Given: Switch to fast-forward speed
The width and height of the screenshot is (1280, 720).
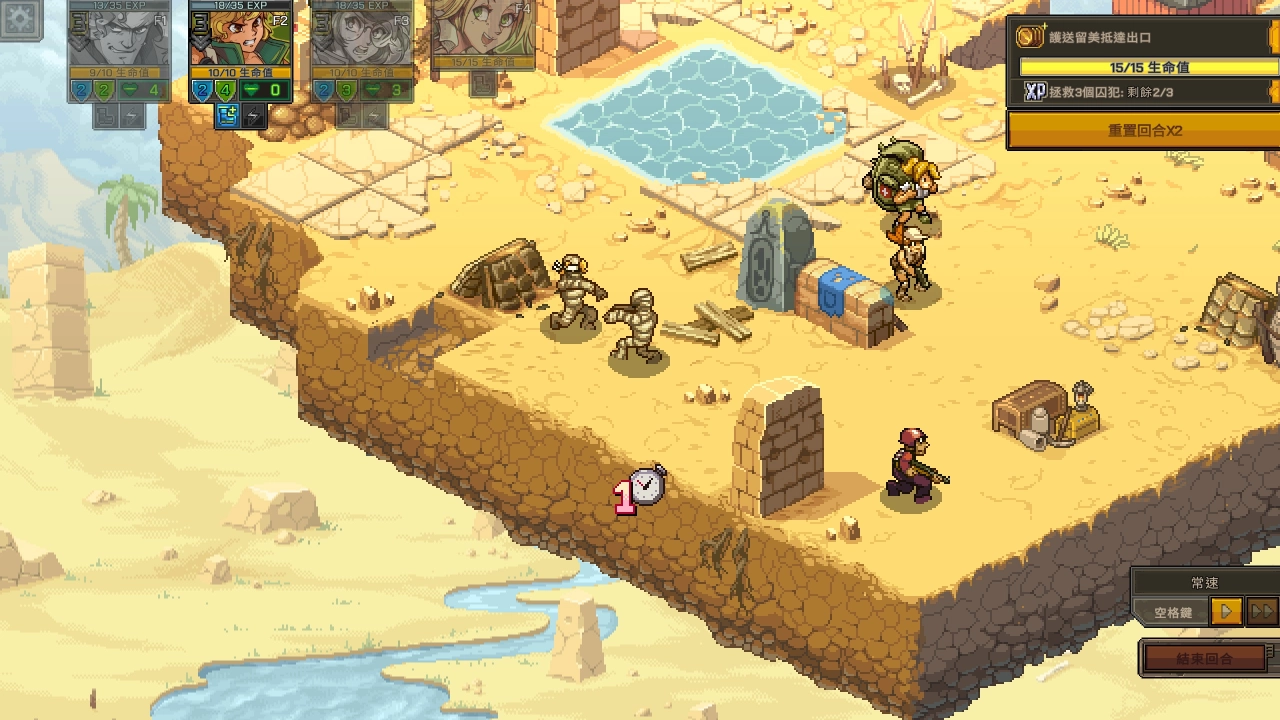Looking at the screenshot, I should 1262,611.
